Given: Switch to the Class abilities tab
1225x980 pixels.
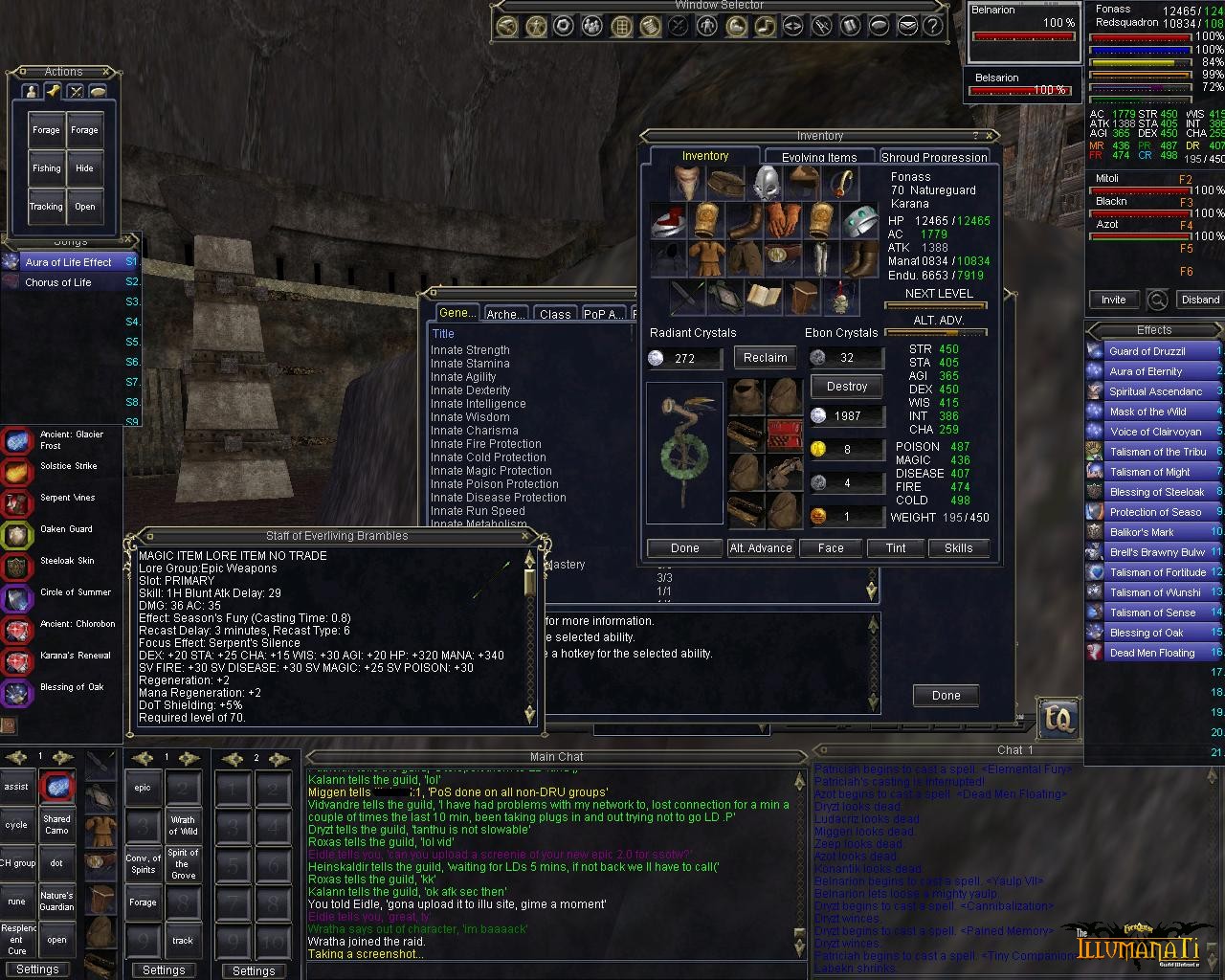Looking at the screenshot, I should pos(555,314).
